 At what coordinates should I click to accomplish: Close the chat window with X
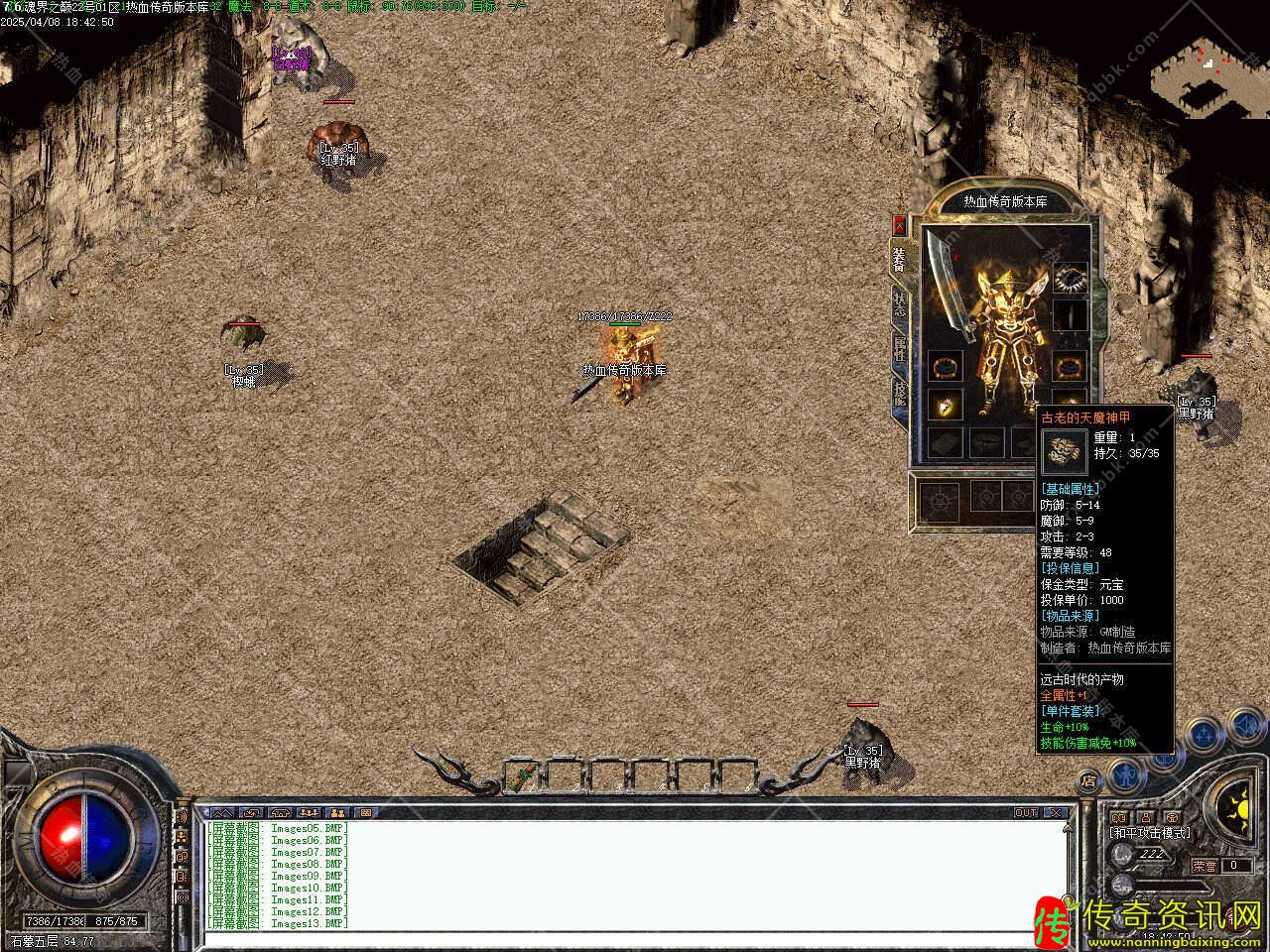pyautogui.click(x=1056, y=813)
